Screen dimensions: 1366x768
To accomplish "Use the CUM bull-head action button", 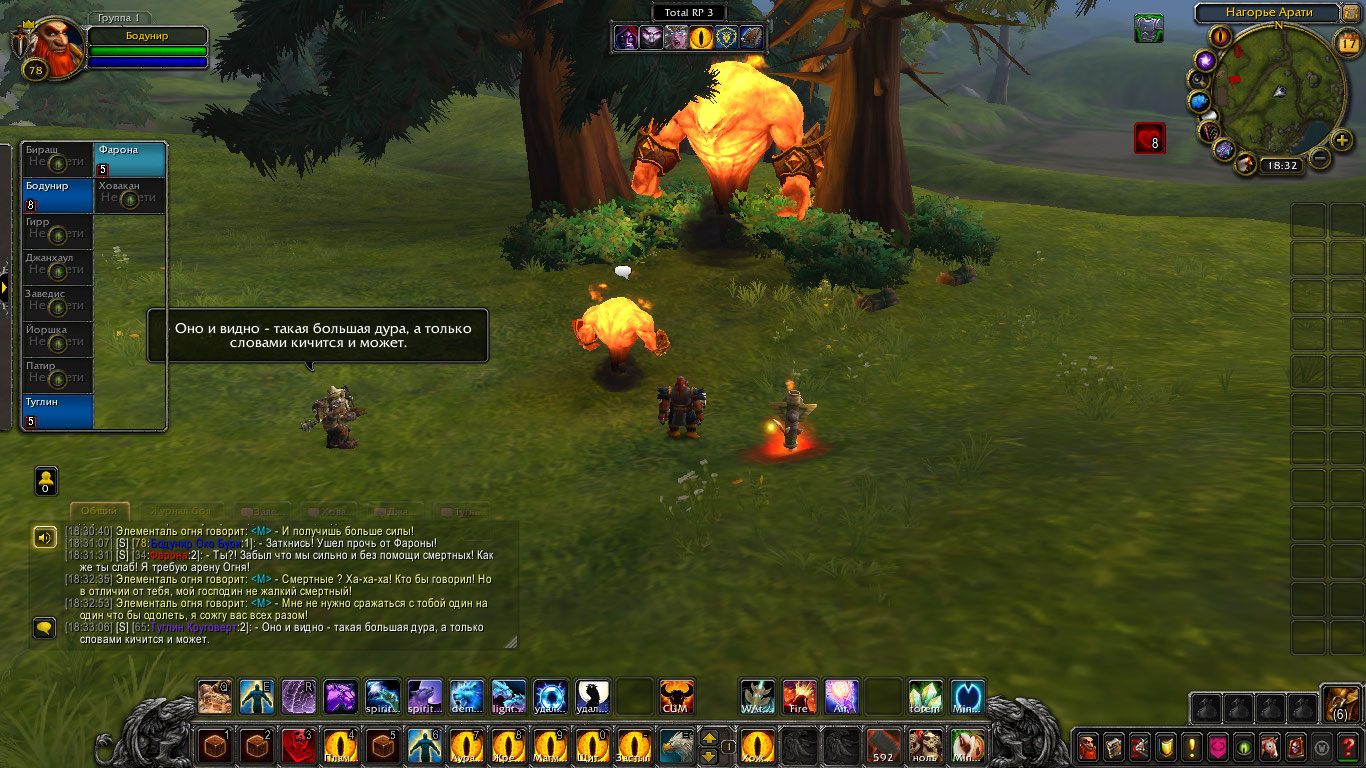I will pyautogui.click(x=677, y=696).
